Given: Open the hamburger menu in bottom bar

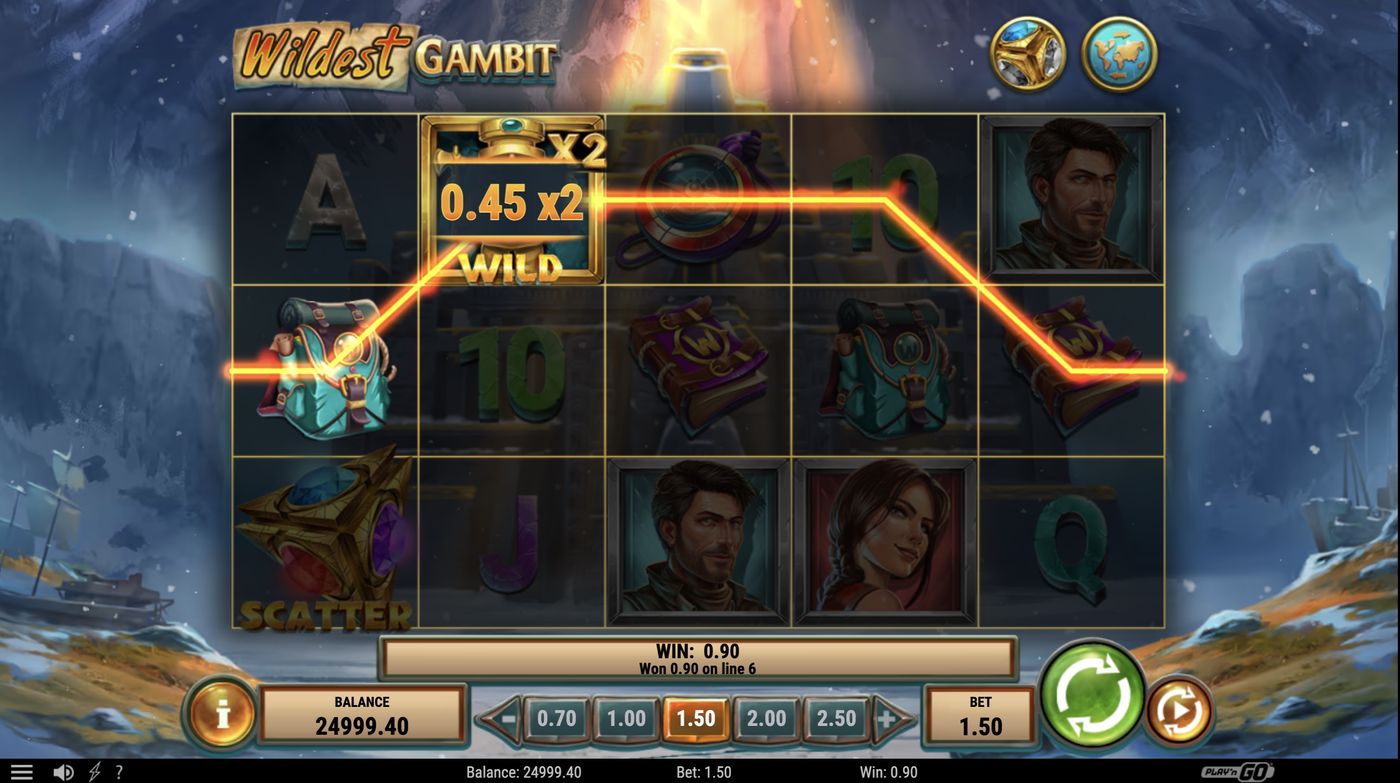Looking at the screenshot, I should point(24,770).
